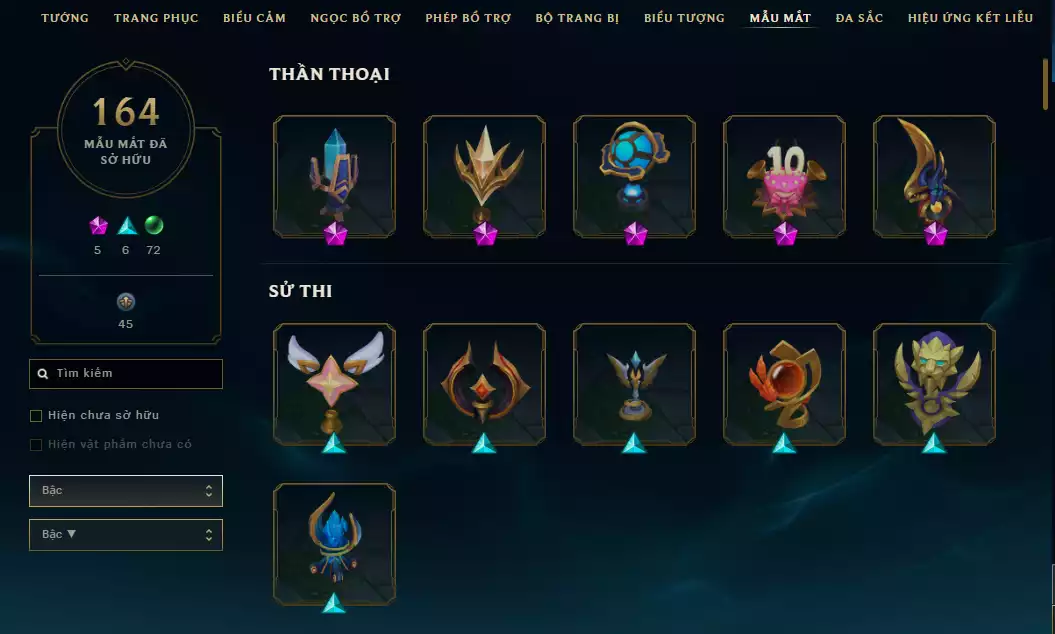Screen dimensions: 1055x634
Task: Choose the number 10 birthday cake ward
Action: (784, 176)
